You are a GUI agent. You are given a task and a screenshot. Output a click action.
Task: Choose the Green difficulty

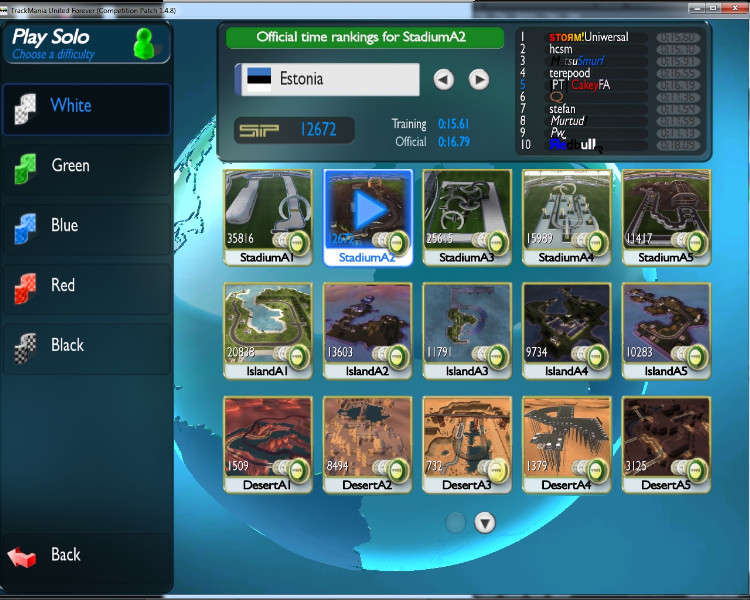[86, 166]
